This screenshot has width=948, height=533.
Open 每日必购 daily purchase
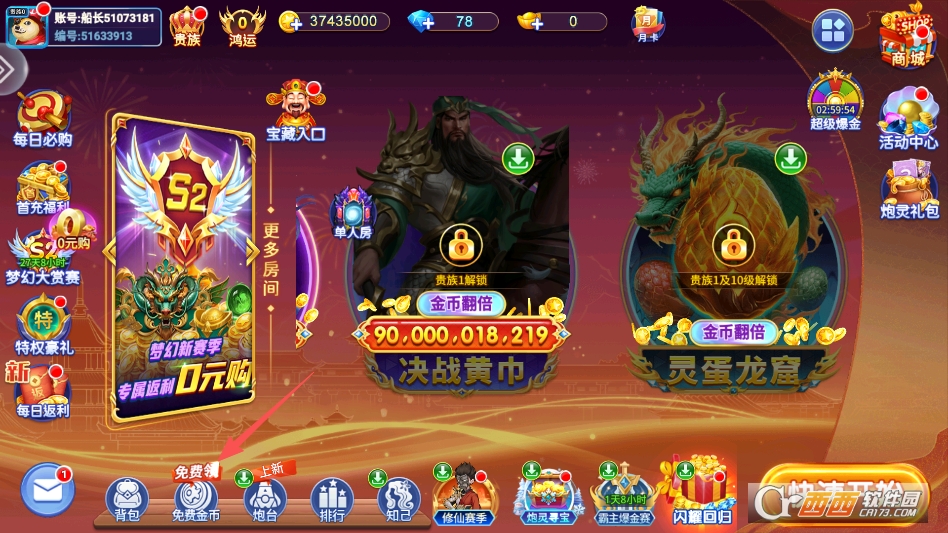(x=42, y=118)
